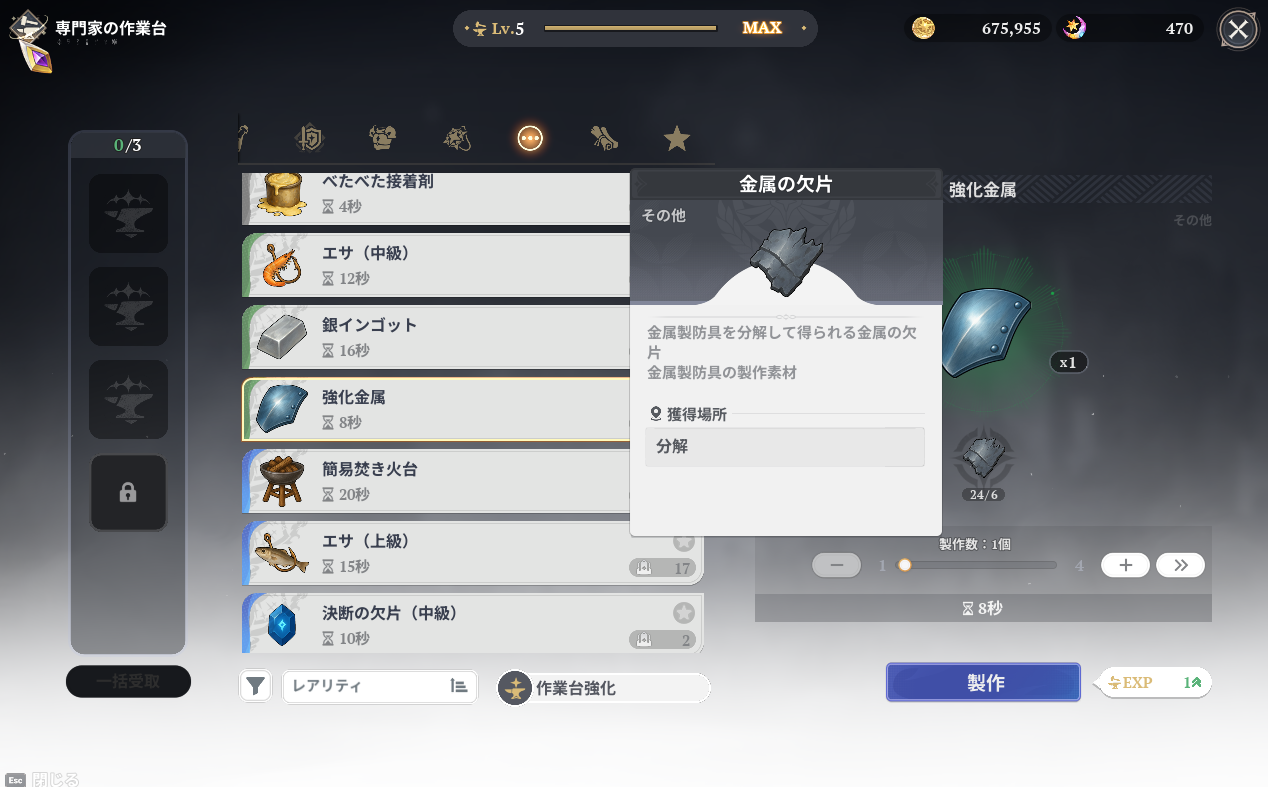
Task: Set maximum quantity with the double-arrow button
Action: (x=1180, y=565)
